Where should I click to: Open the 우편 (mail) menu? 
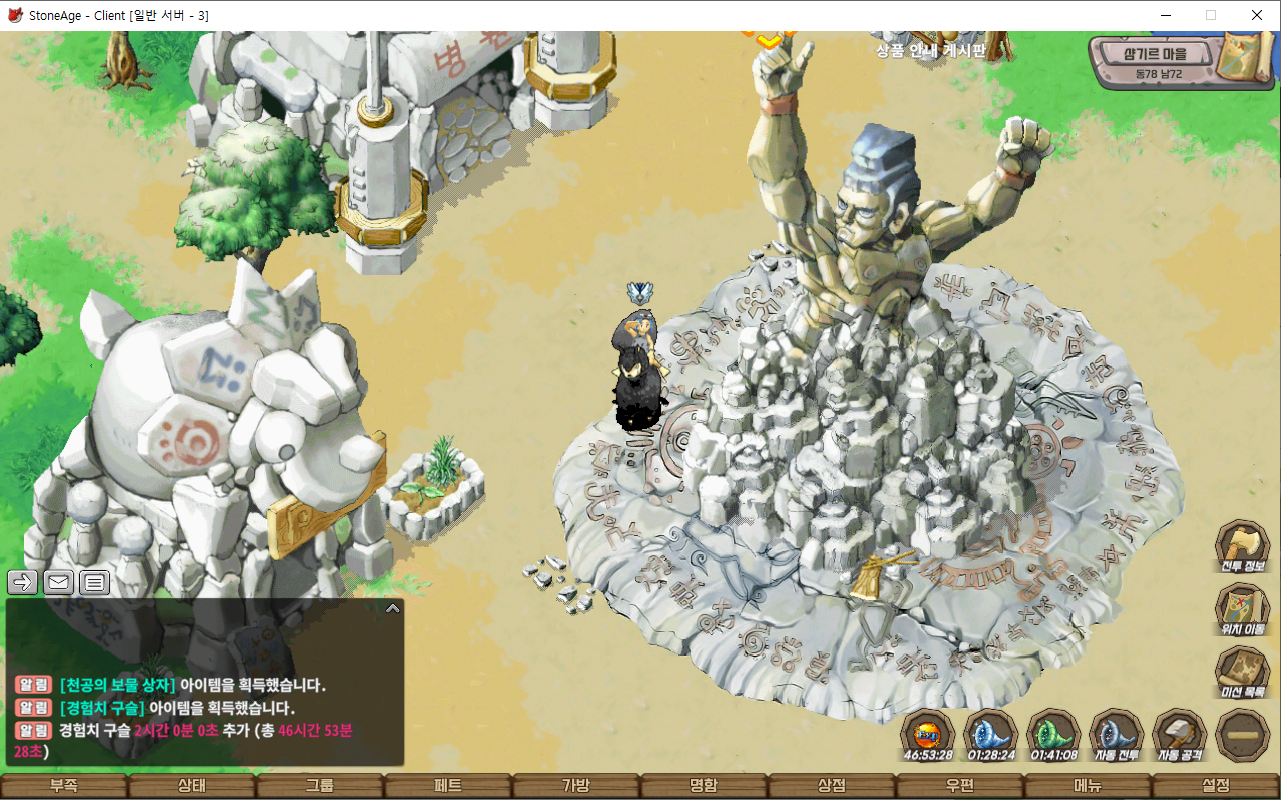coord(960,786)
